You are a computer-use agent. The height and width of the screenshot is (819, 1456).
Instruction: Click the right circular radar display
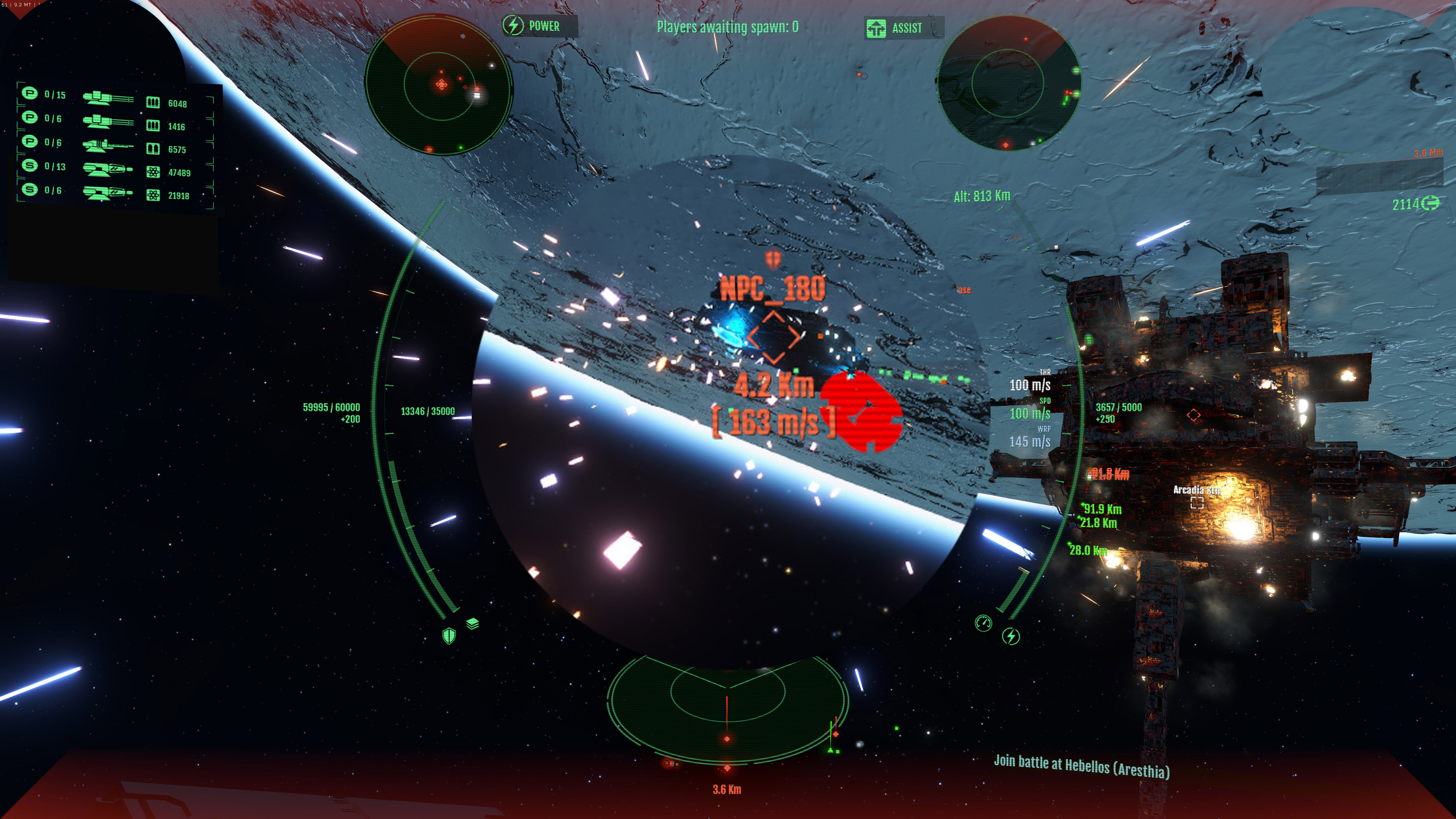point(1008,83)
